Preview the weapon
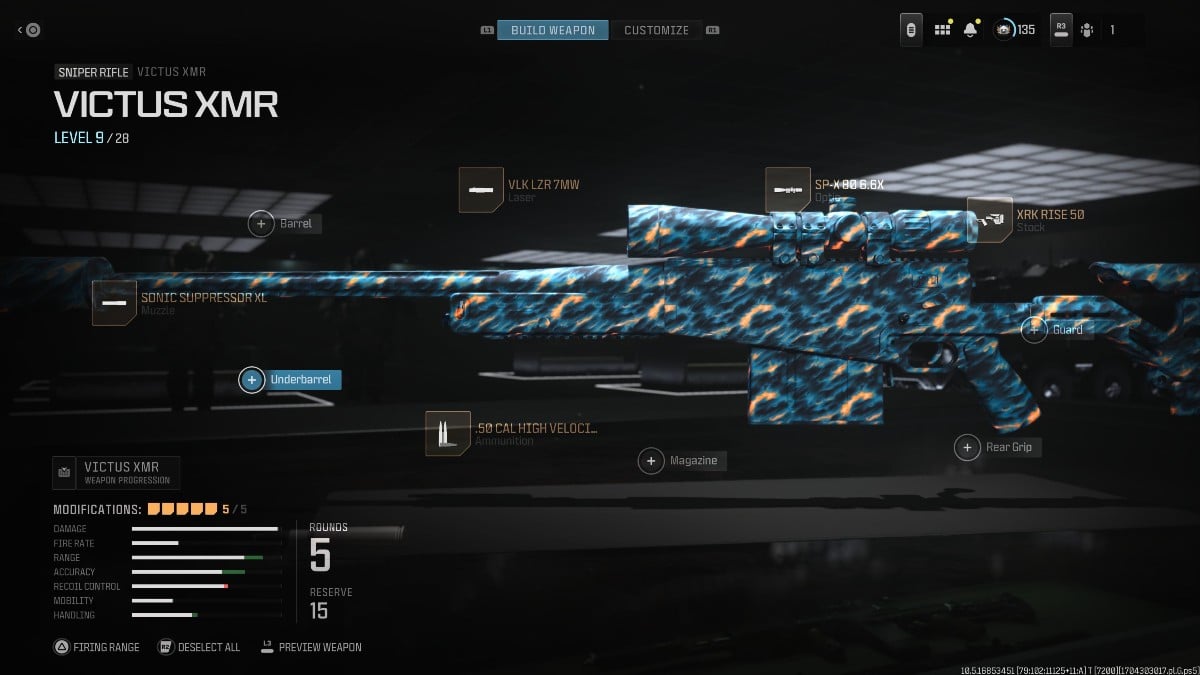1200x675 pixels. tap(310, 647)
